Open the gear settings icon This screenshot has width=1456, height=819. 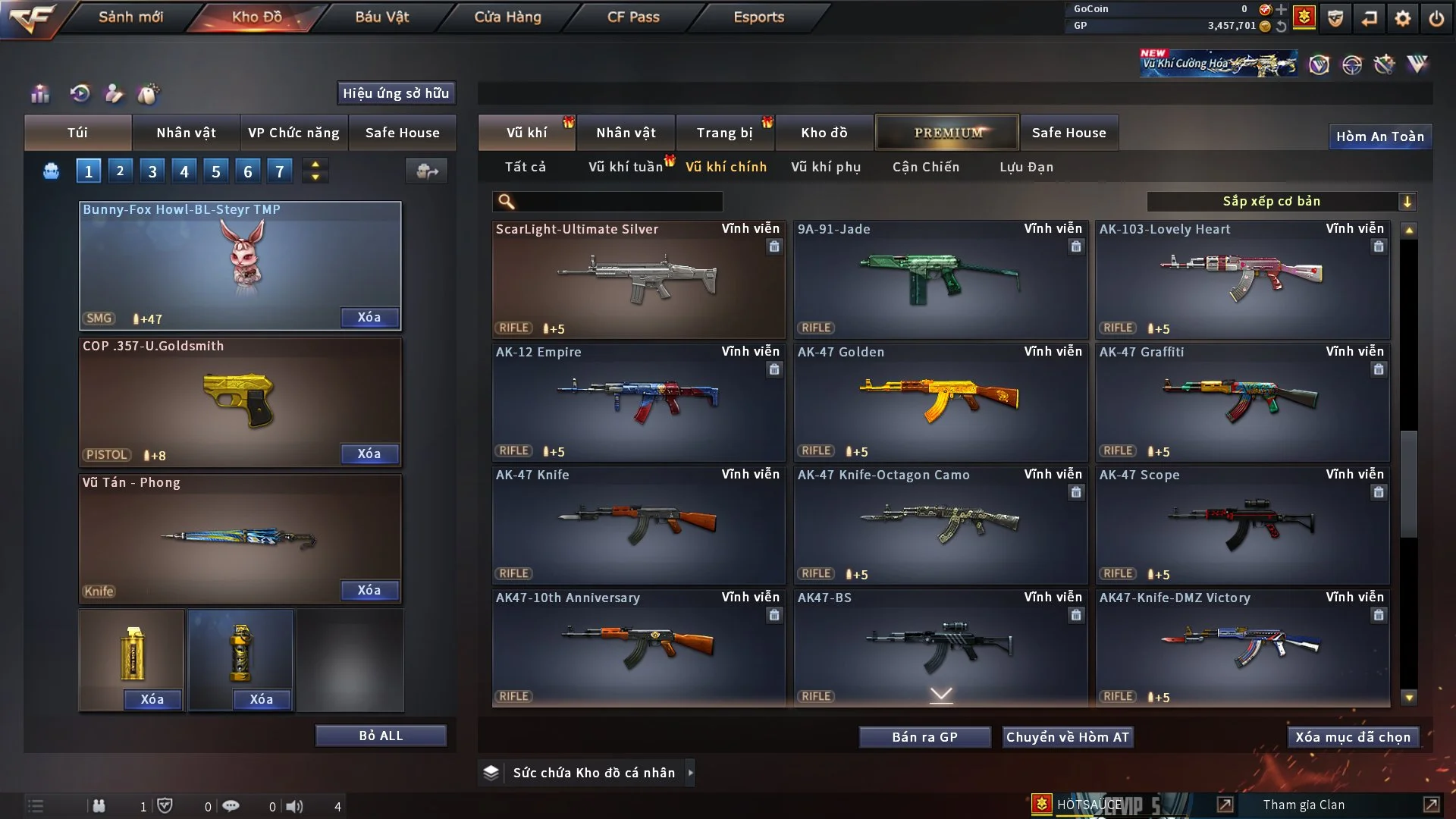[1402, 18]
